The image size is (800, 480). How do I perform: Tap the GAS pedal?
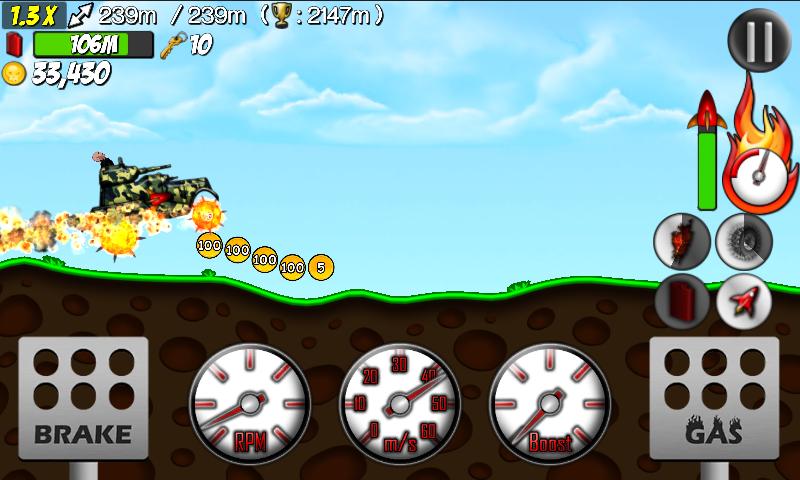[713, 400]
